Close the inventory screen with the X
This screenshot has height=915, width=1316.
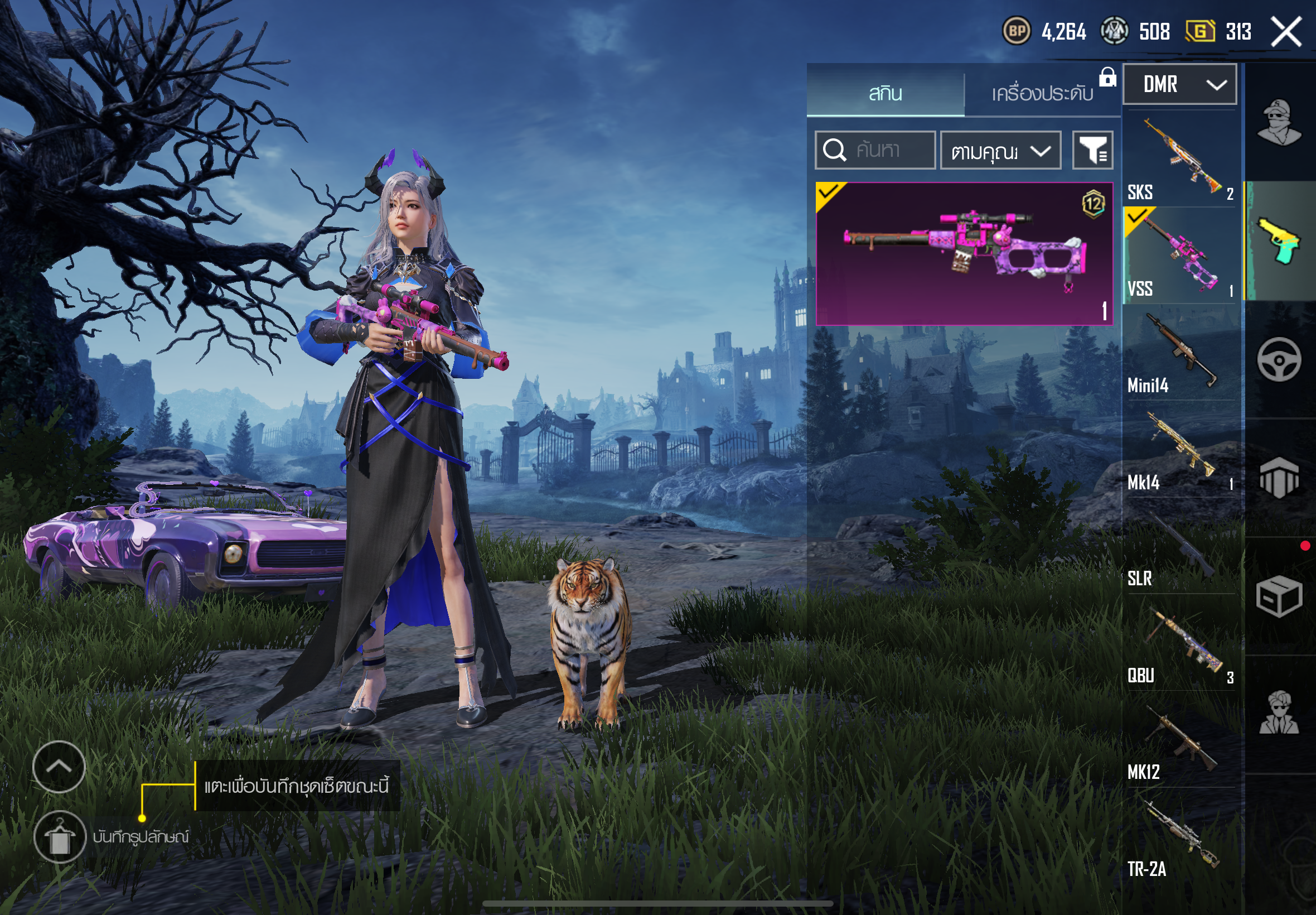(1286, 32)
